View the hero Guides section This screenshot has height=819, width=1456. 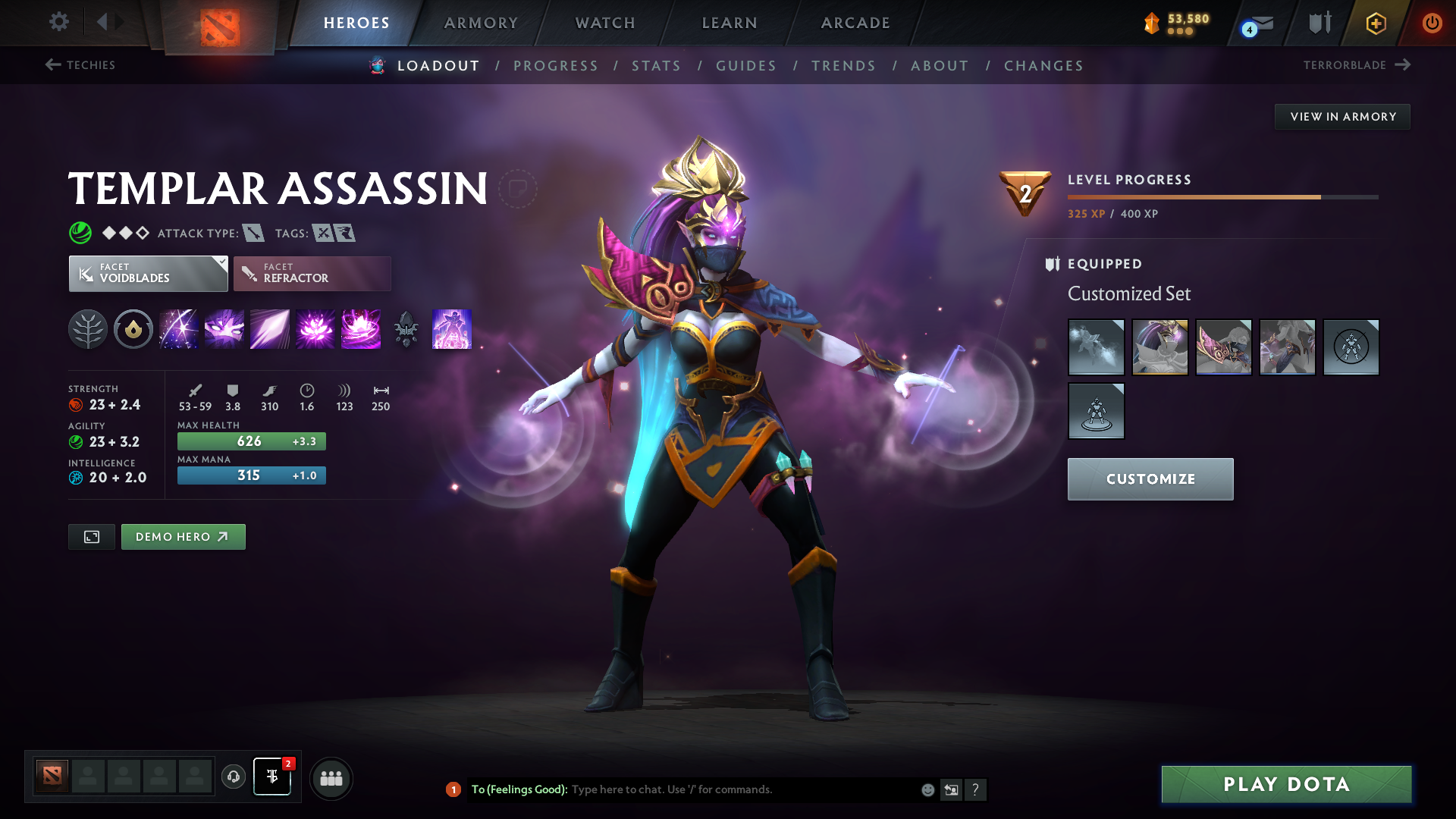pyautogui.click(x=746, y=66)
